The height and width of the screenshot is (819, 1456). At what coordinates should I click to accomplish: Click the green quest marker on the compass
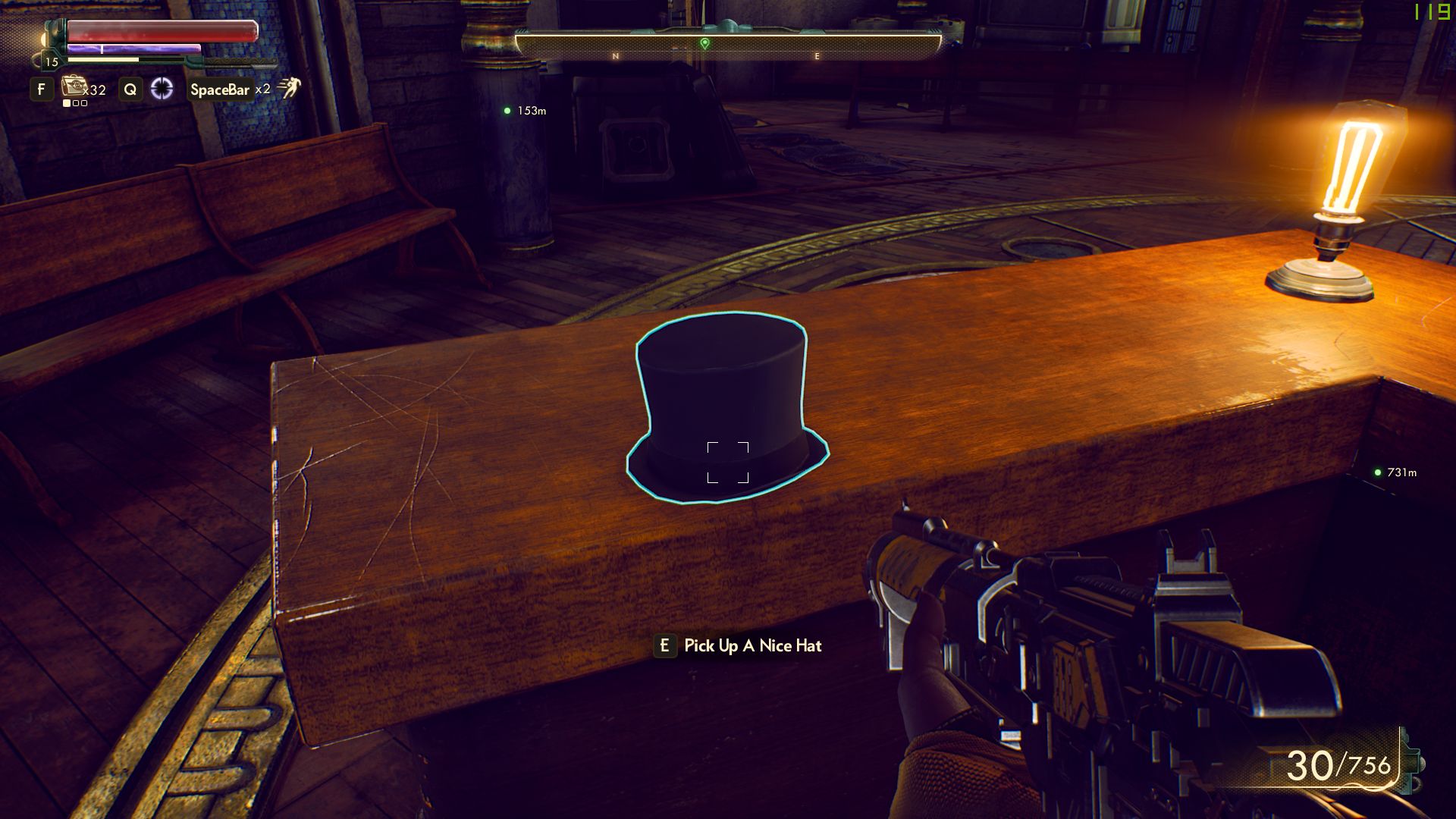[x=705, y=44]
